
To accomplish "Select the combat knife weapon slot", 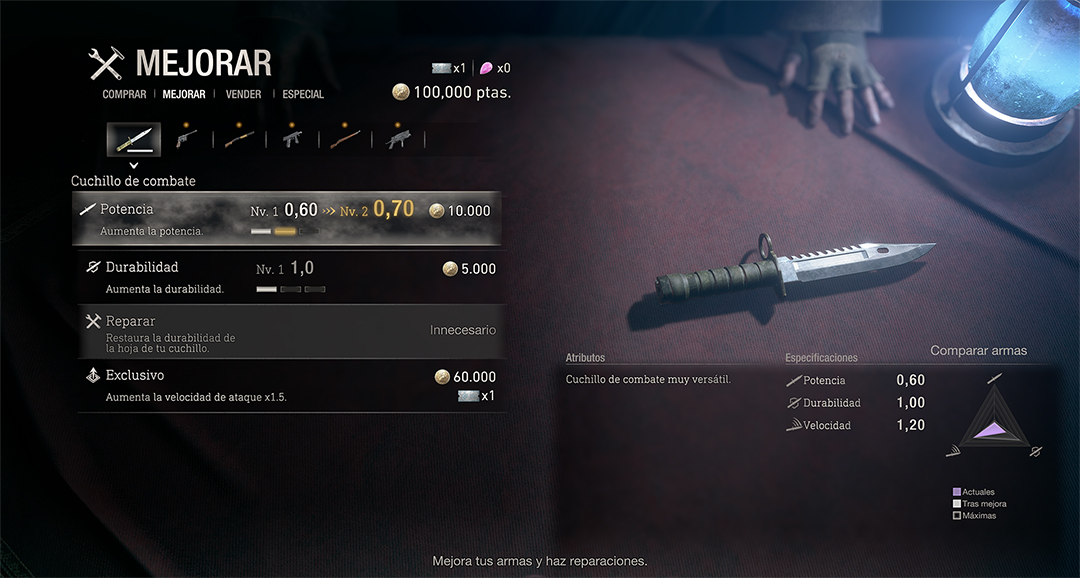I will 134,138.
